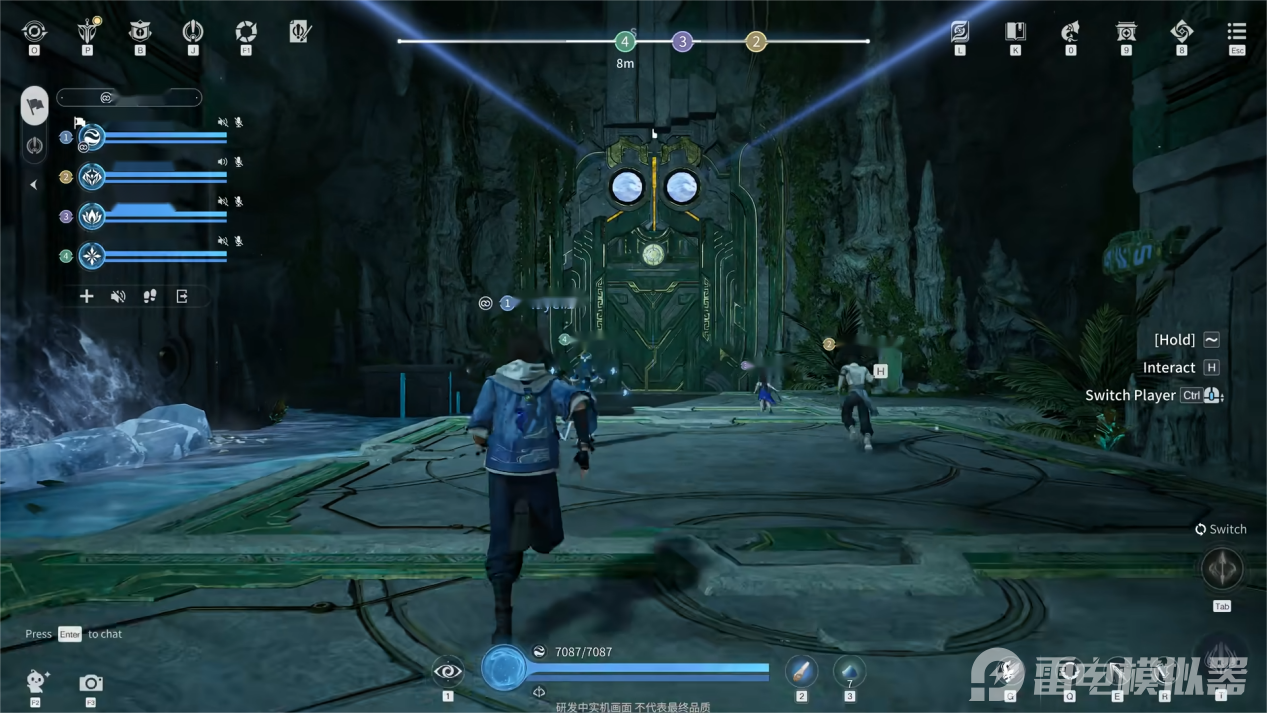This screenshot has height=713, width=1267.
Task: Select party member 2's portrait
Action: tap(92, 177)
